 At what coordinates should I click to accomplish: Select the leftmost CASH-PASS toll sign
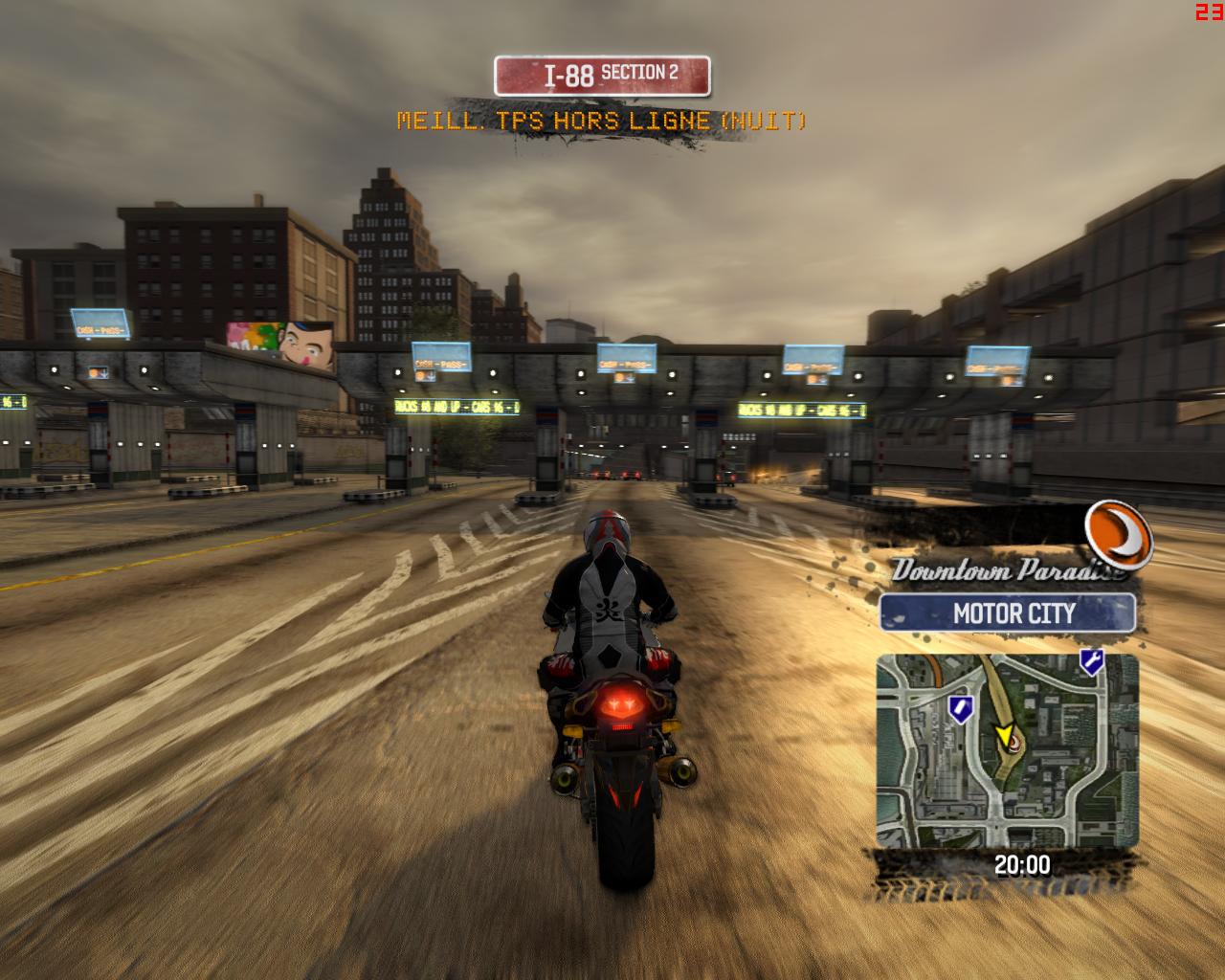pyautogui.click(x=101, y=321)
